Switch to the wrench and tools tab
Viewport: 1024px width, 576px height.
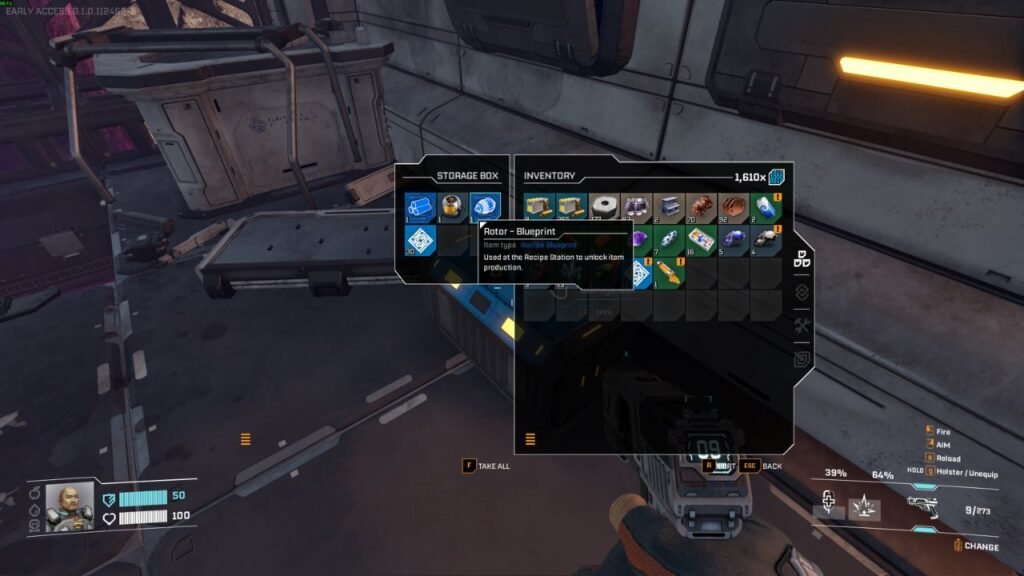(801, 326)
